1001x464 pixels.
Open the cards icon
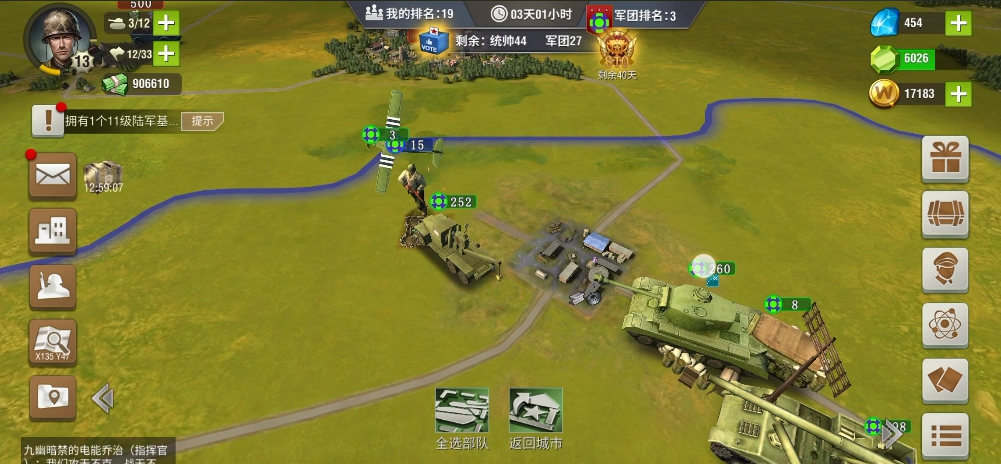[x=944, y=381]
